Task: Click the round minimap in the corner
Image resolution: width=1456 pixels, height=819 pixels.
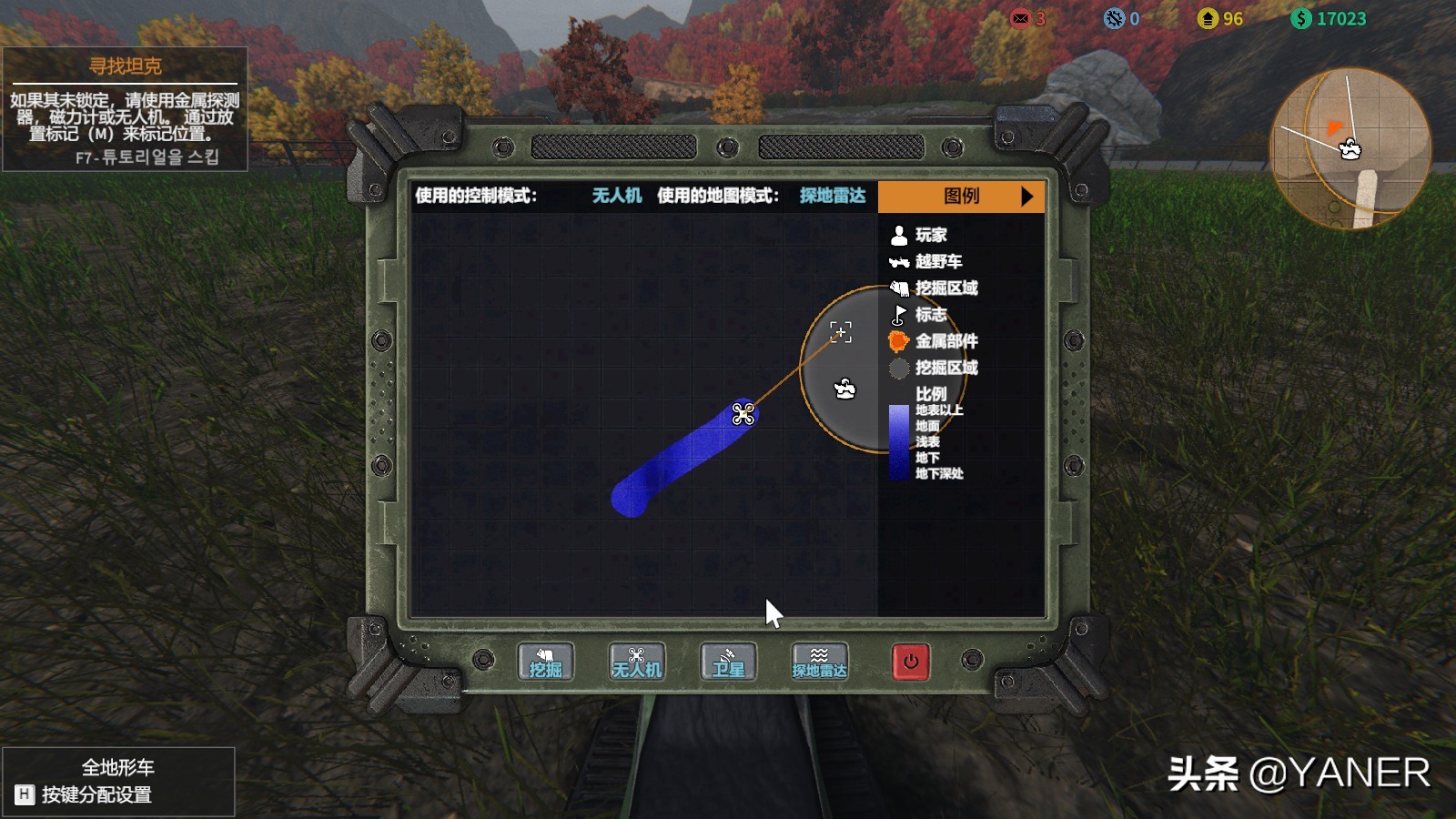Action: coord(1350,148)
